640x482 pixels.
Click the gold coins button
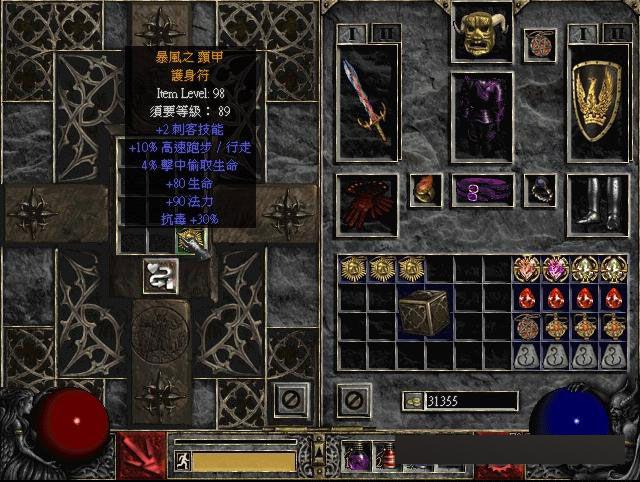point(412,401)
